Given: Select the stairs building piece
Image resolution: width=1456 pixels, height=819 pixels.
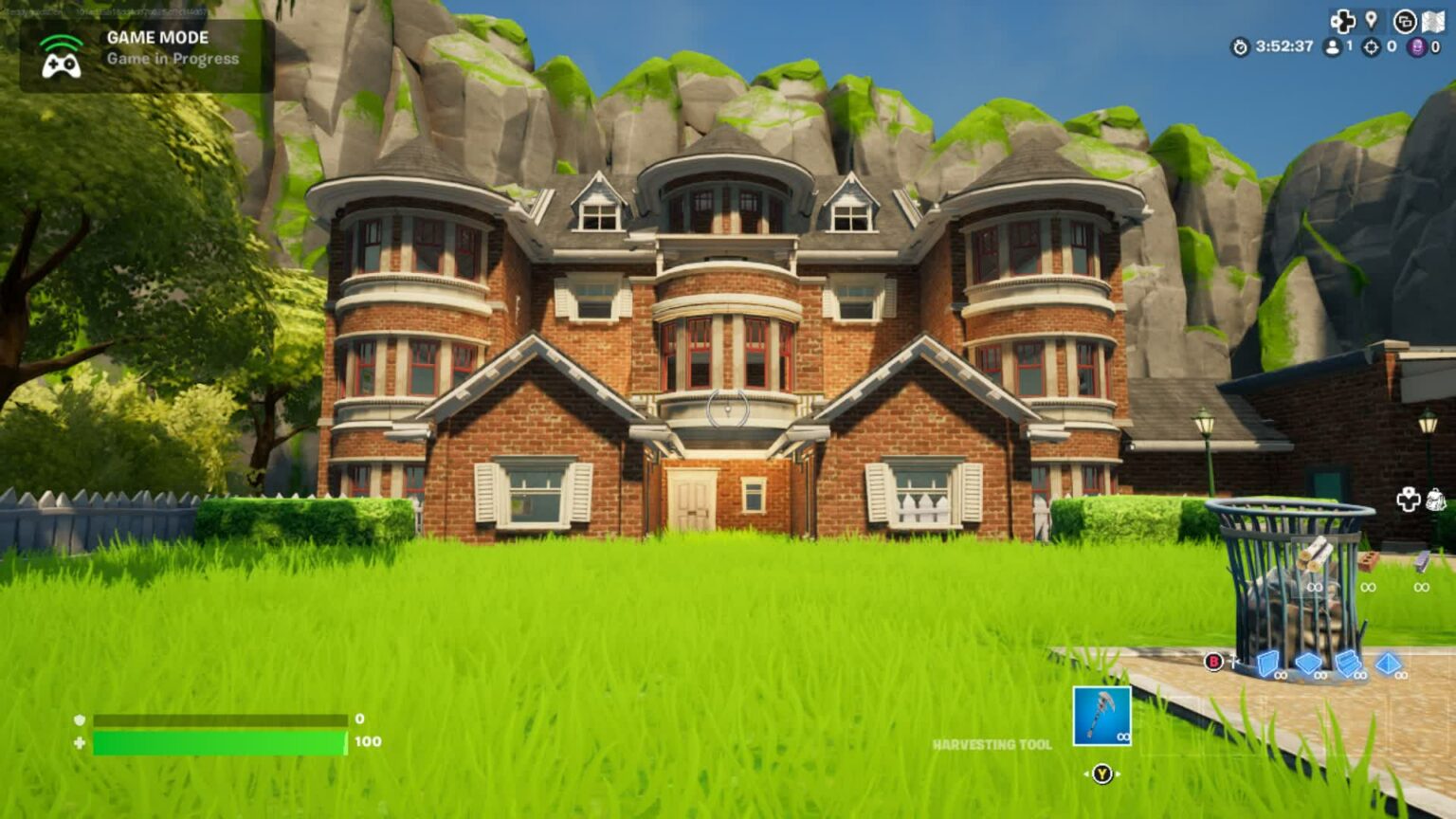Looking at the screenshot, I should [1349, 664].
